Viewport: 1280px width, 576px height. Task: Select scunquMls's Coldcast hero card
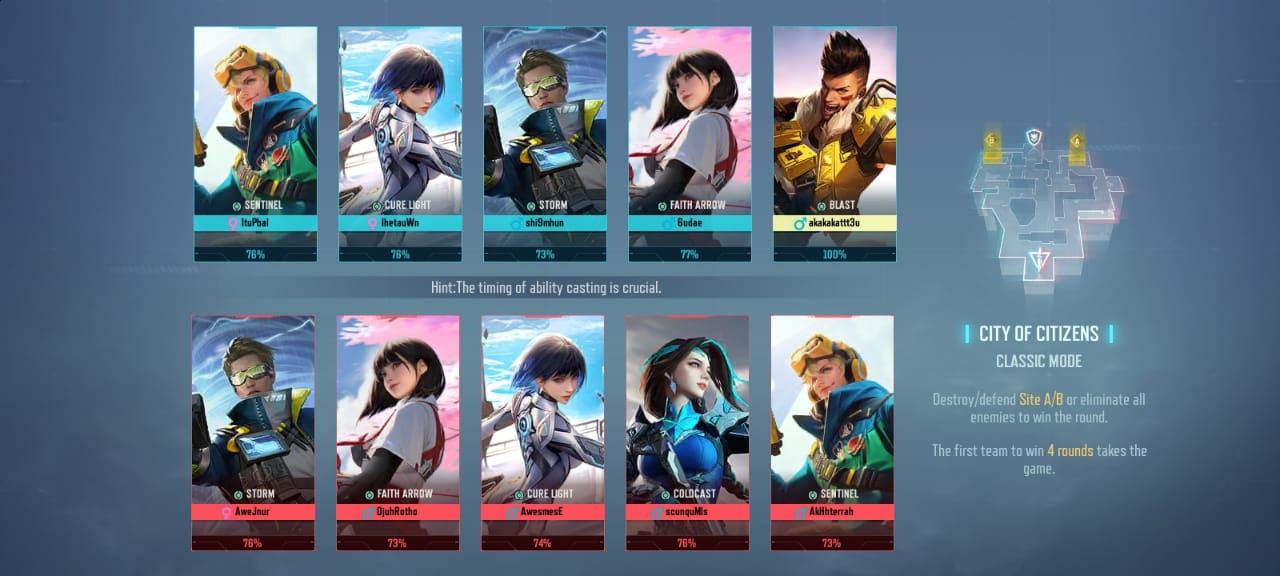coord(688,432)
